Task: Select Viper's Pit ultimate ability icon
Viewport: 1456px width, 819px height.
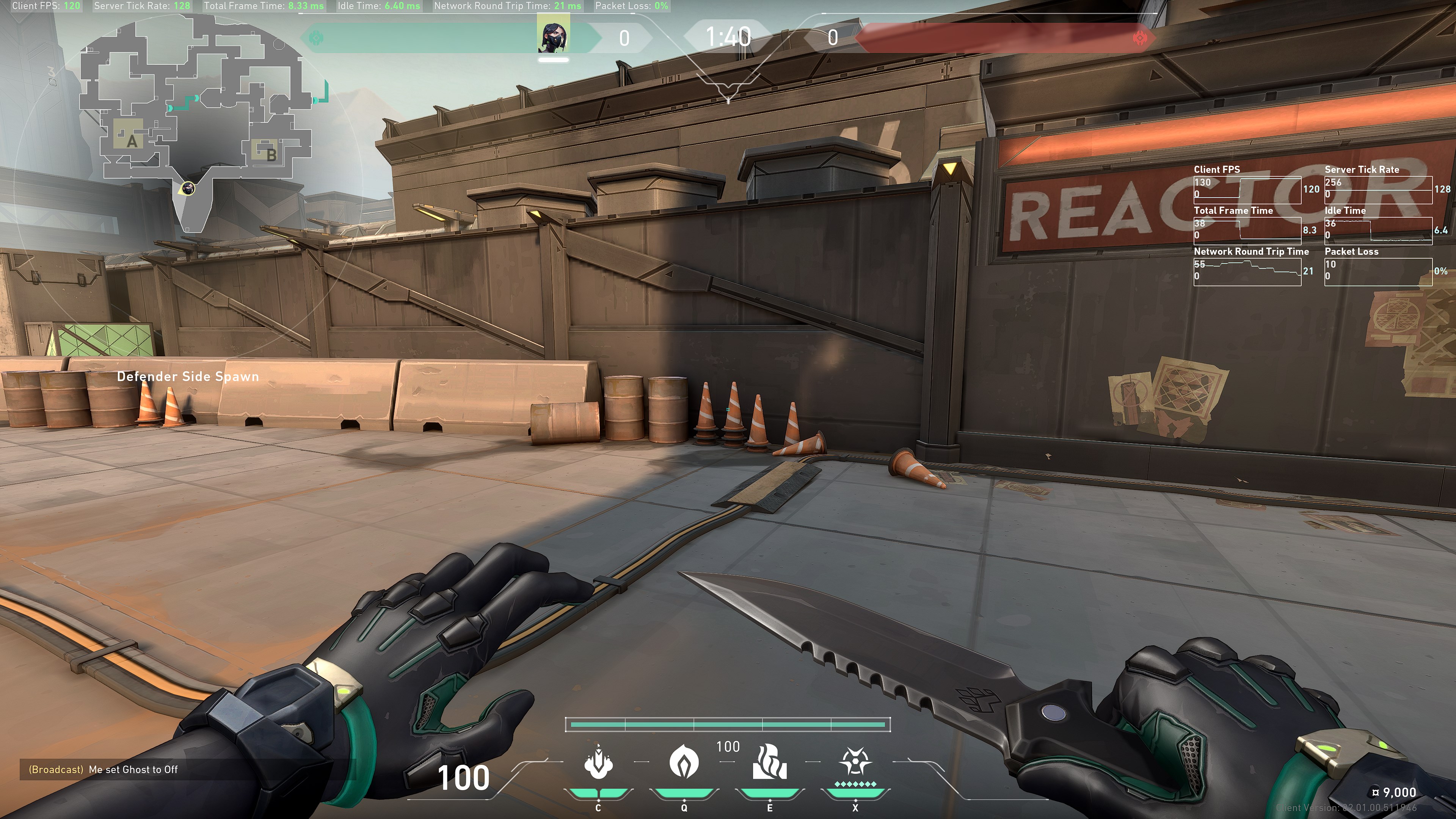Action: coord(855,763)
